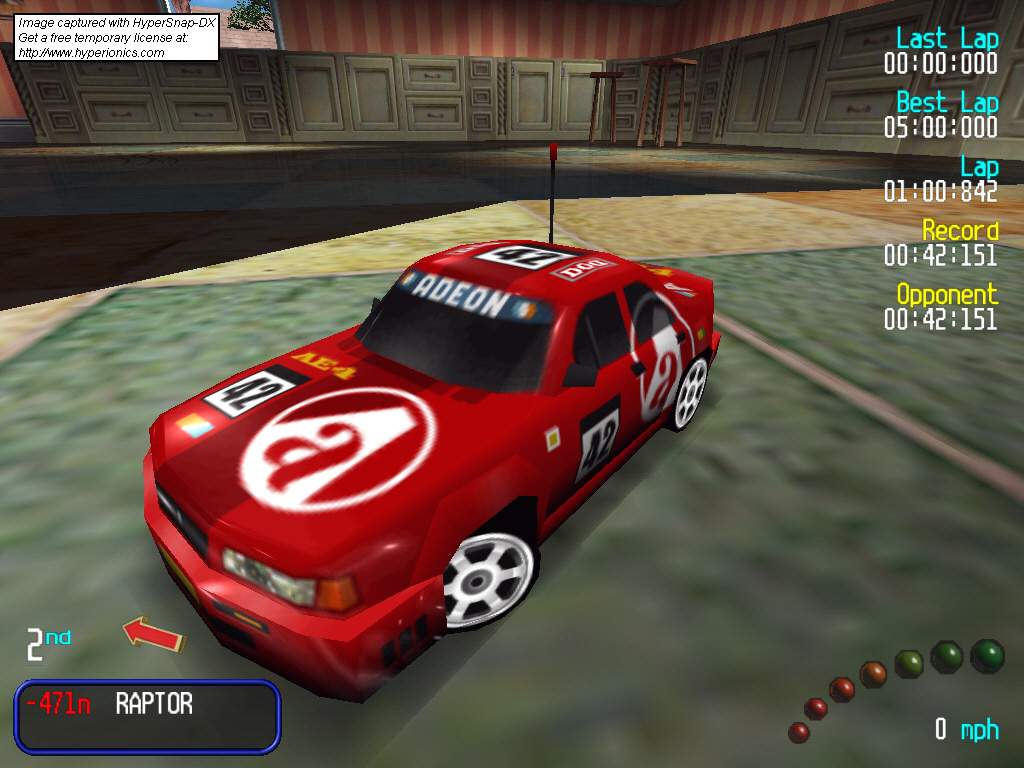The image size is (1024, 768).
Task: Select the RAPTOR opponent distance panel
Action: [147, 716]
